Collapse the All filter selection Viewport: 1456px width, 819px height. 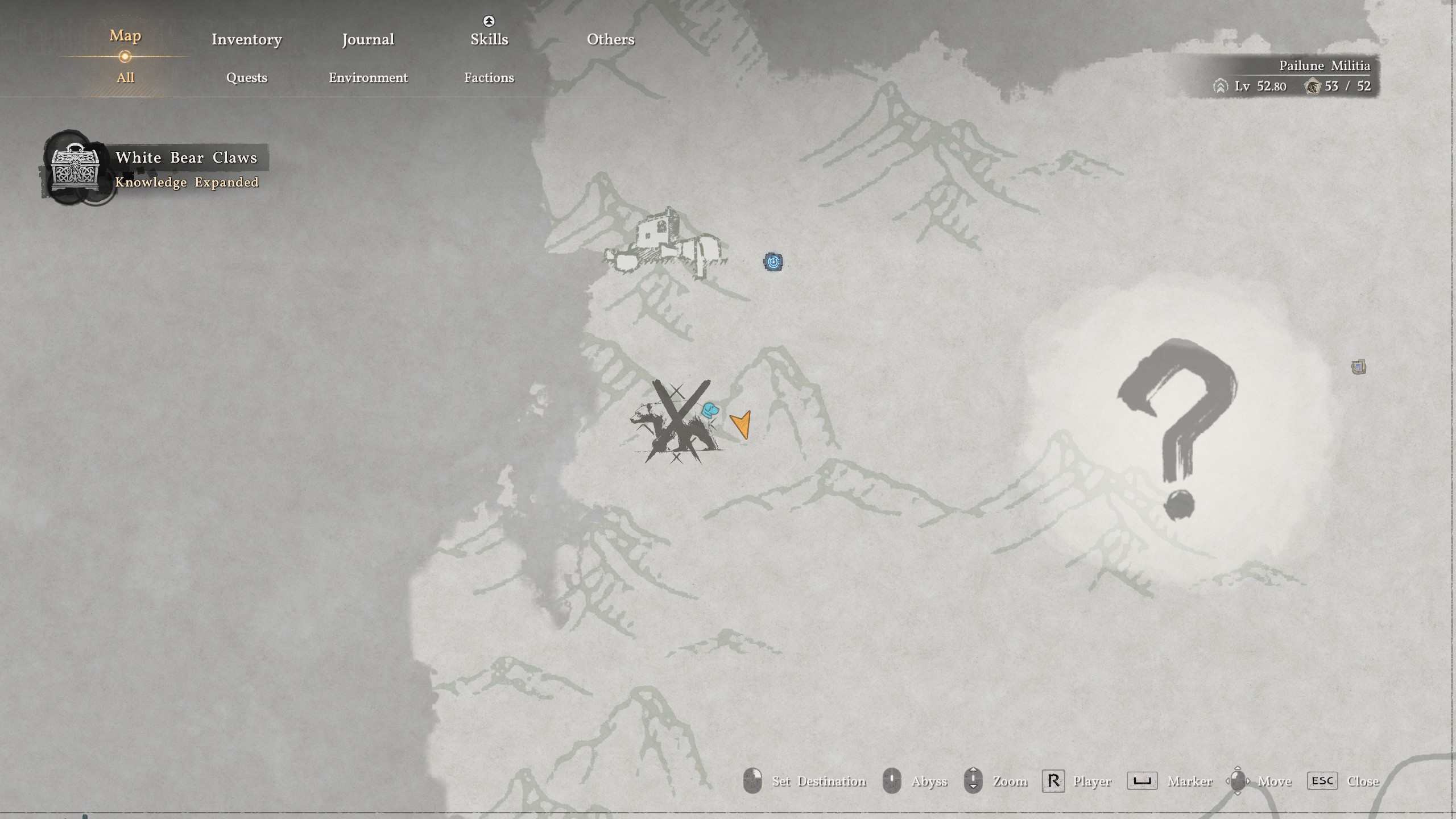(x=126, y=77)
